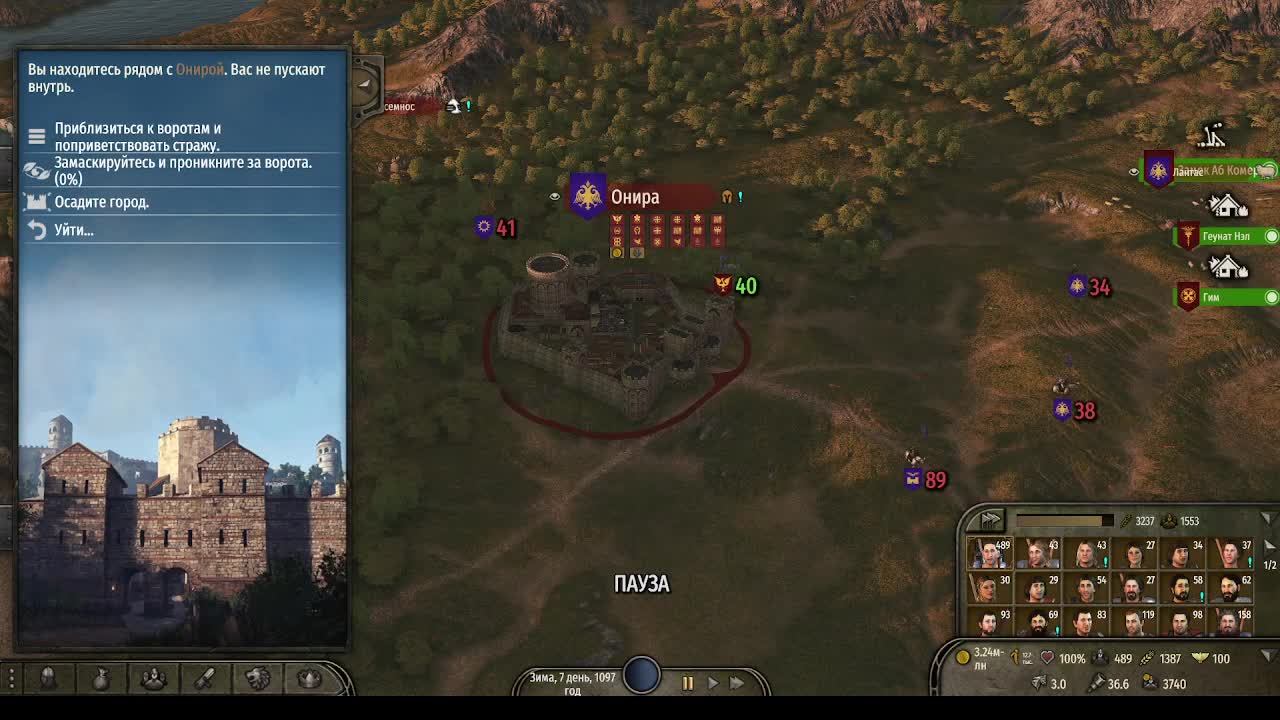
Task: Click the fast-forward time icon
Action: [737, 681]
